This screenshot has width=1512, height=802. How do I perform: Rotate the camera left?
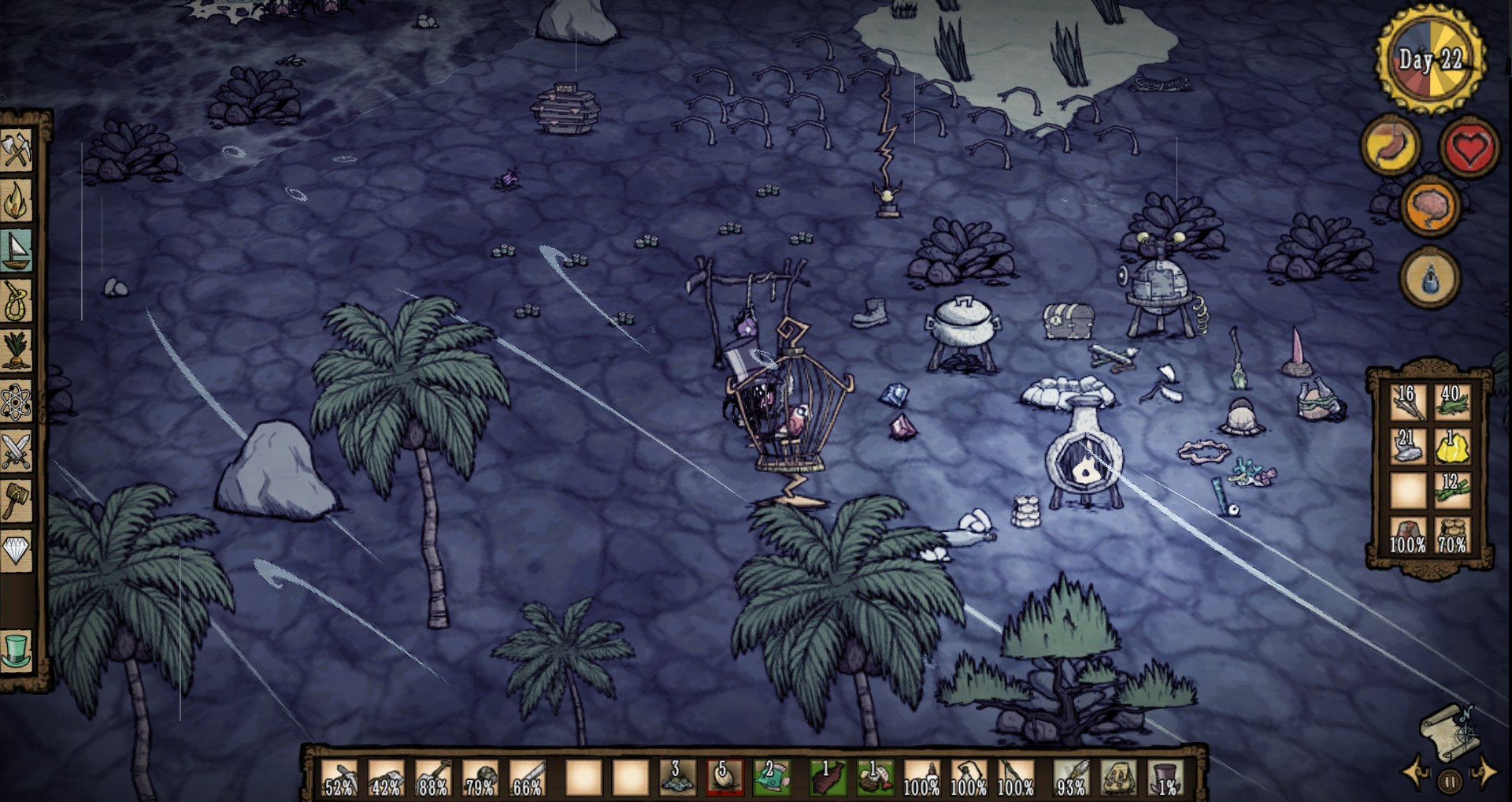point(1416,773)
